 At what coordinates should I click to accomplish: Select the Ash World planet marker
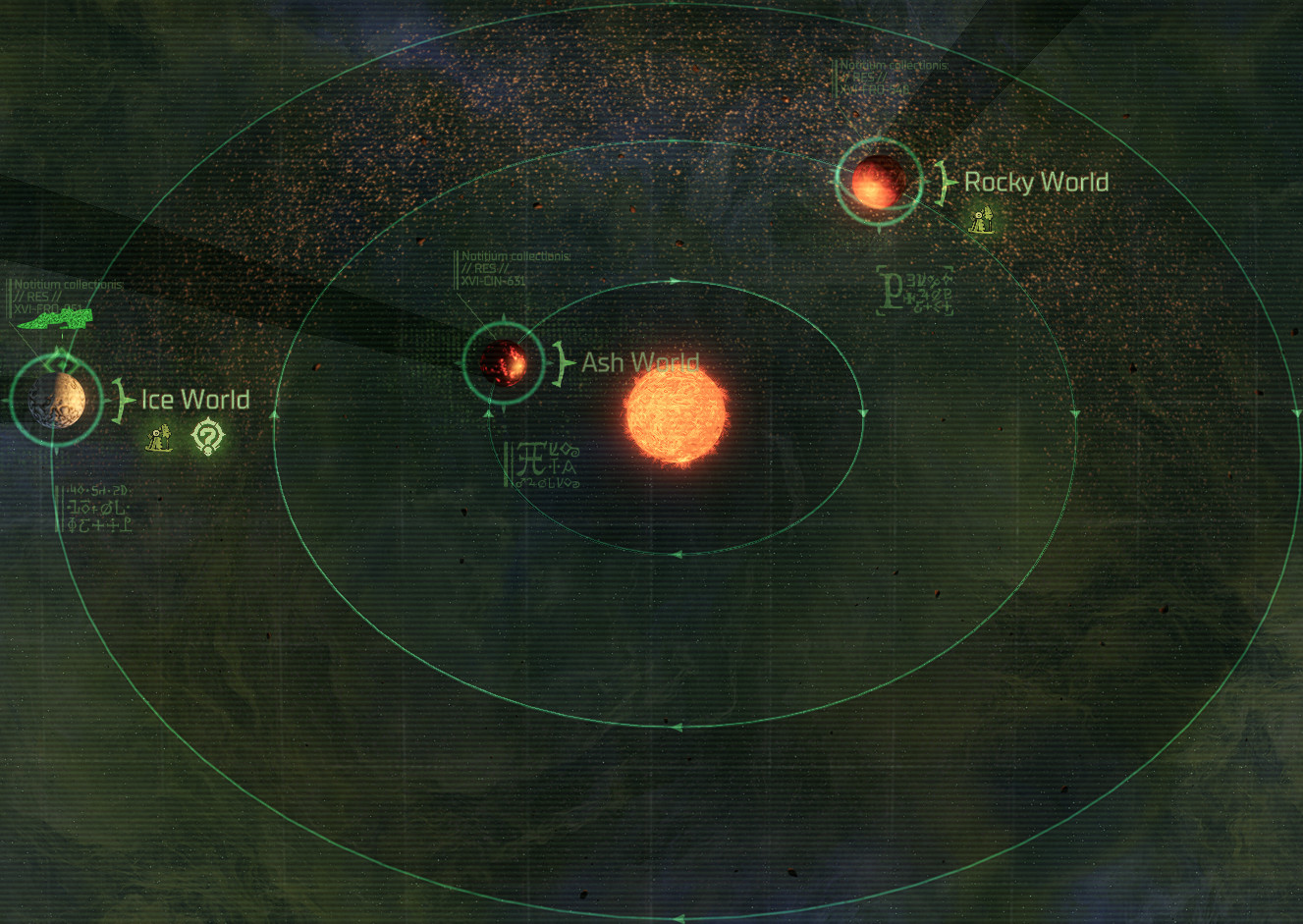503,363
